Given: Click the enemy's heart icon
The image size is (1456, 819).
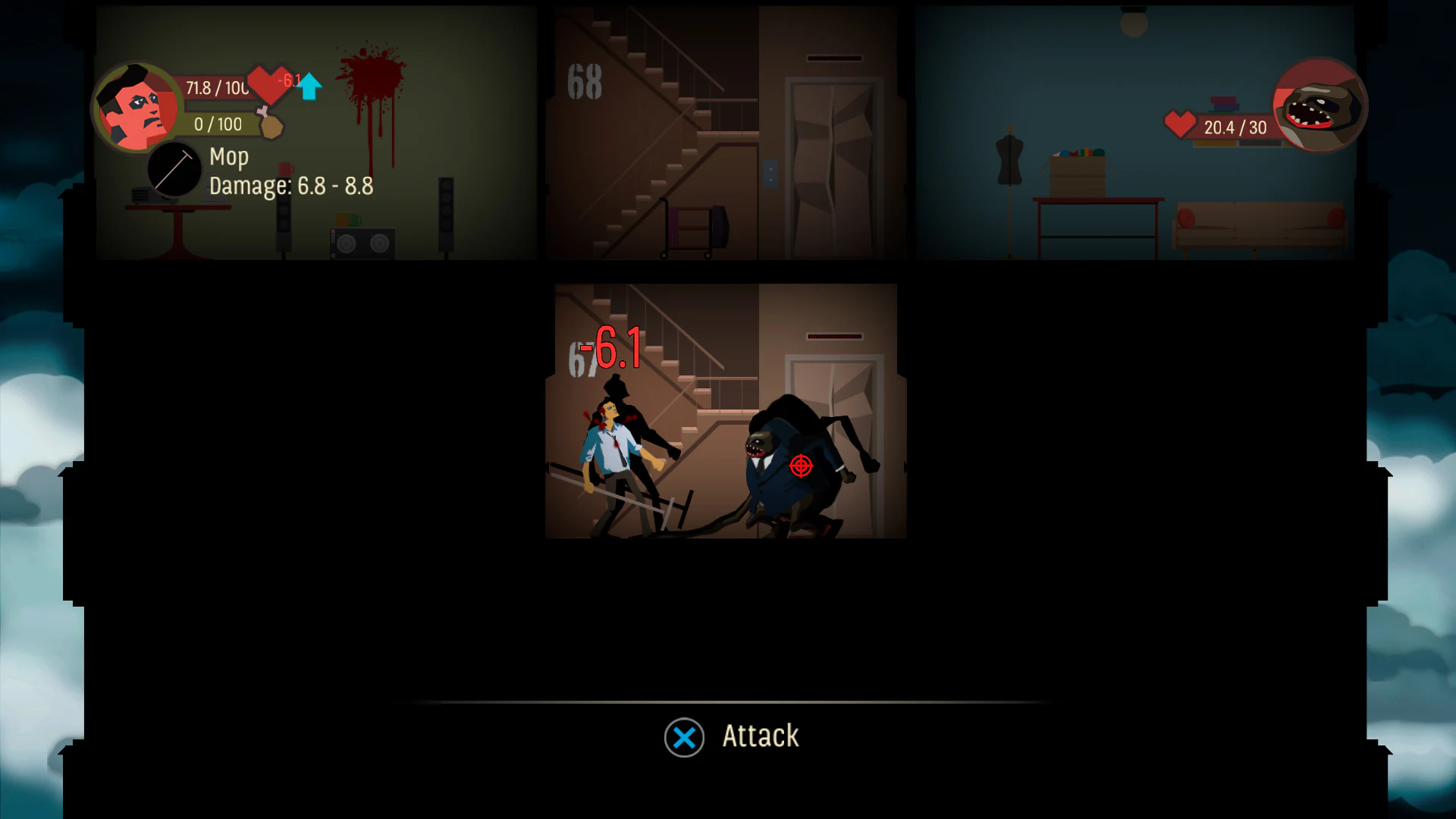Looking at the screenshot, I should pos(1181,126).
